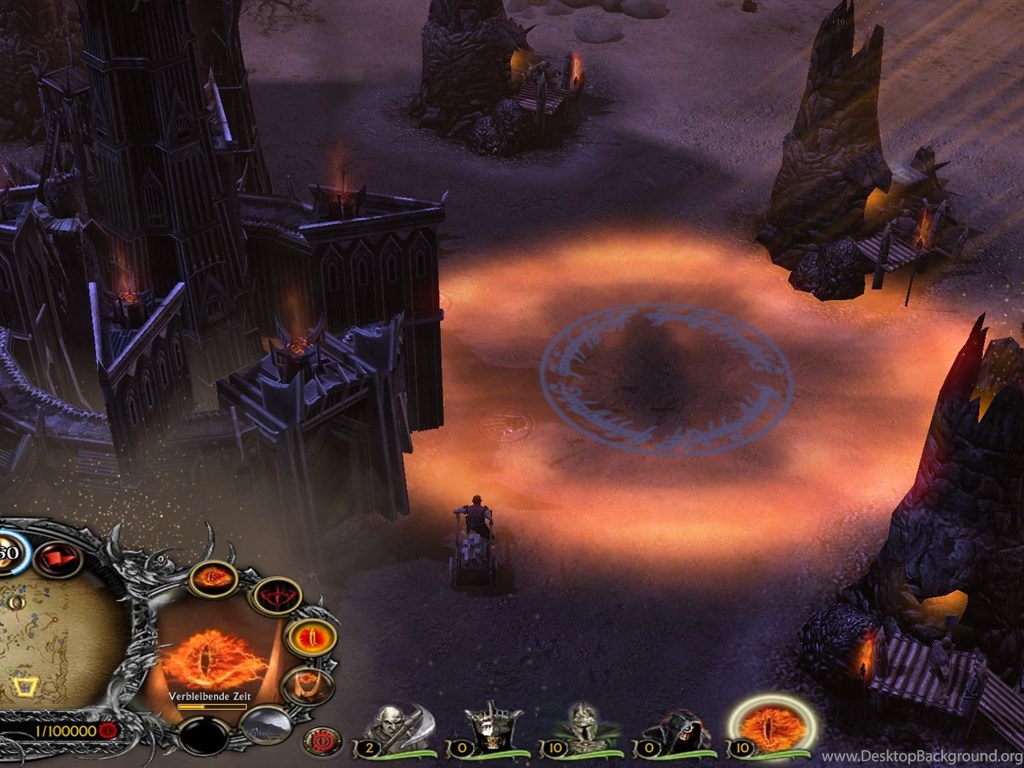Viewport: 1024px width, 768px height.
Task: Select the central Eye of Sauron portrait
Action: [214, 657]
